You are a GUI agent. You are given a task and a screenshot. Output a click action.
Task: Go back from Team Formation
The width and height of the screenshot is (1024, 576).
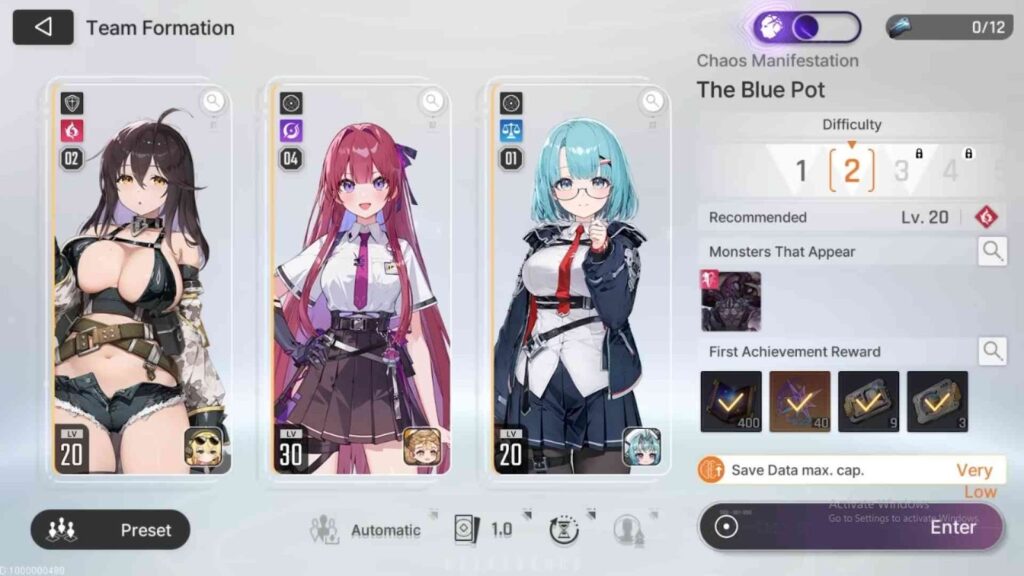click(x=43, y=27)
